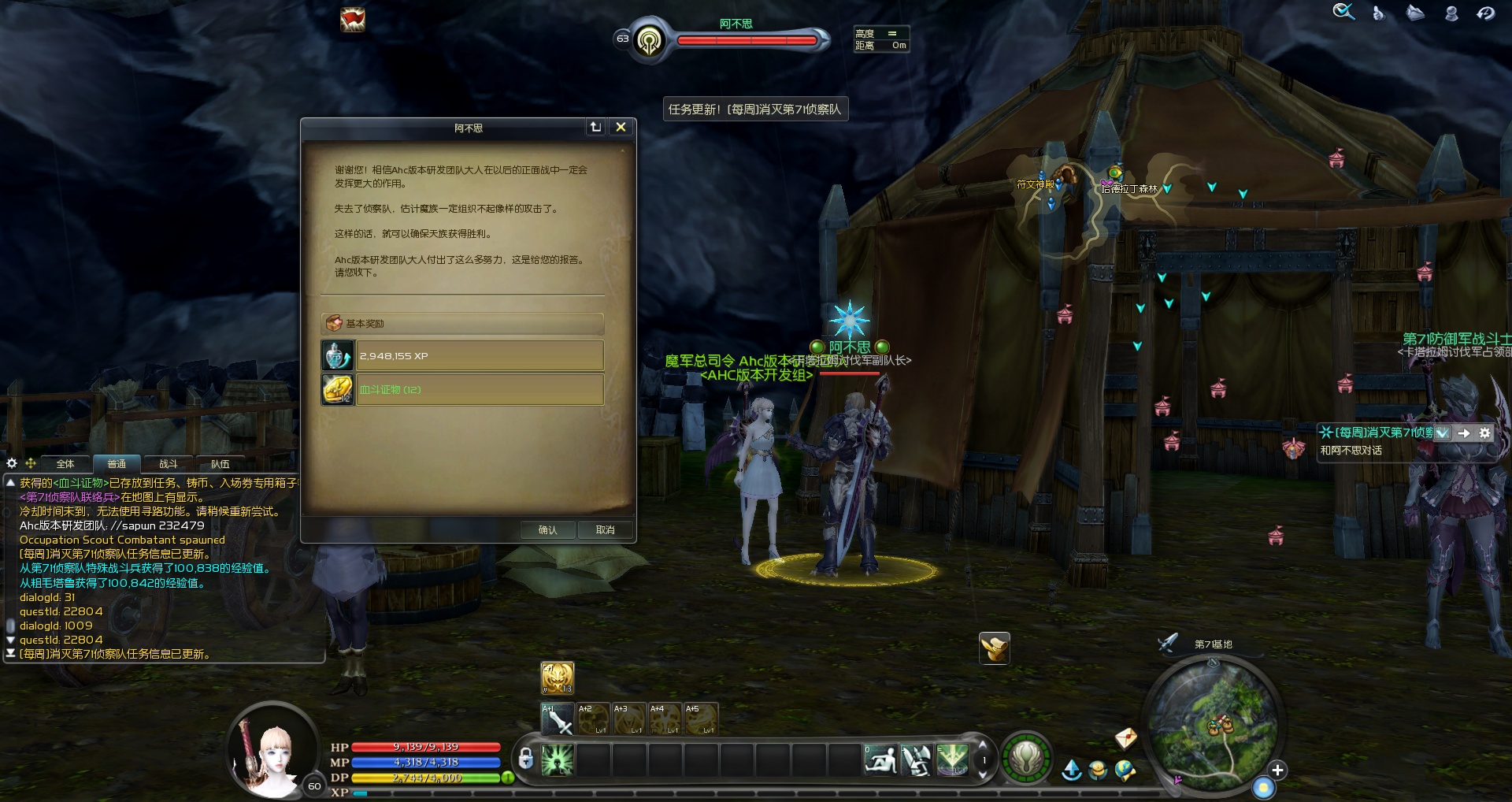Use the sitting rest skill

880,760
